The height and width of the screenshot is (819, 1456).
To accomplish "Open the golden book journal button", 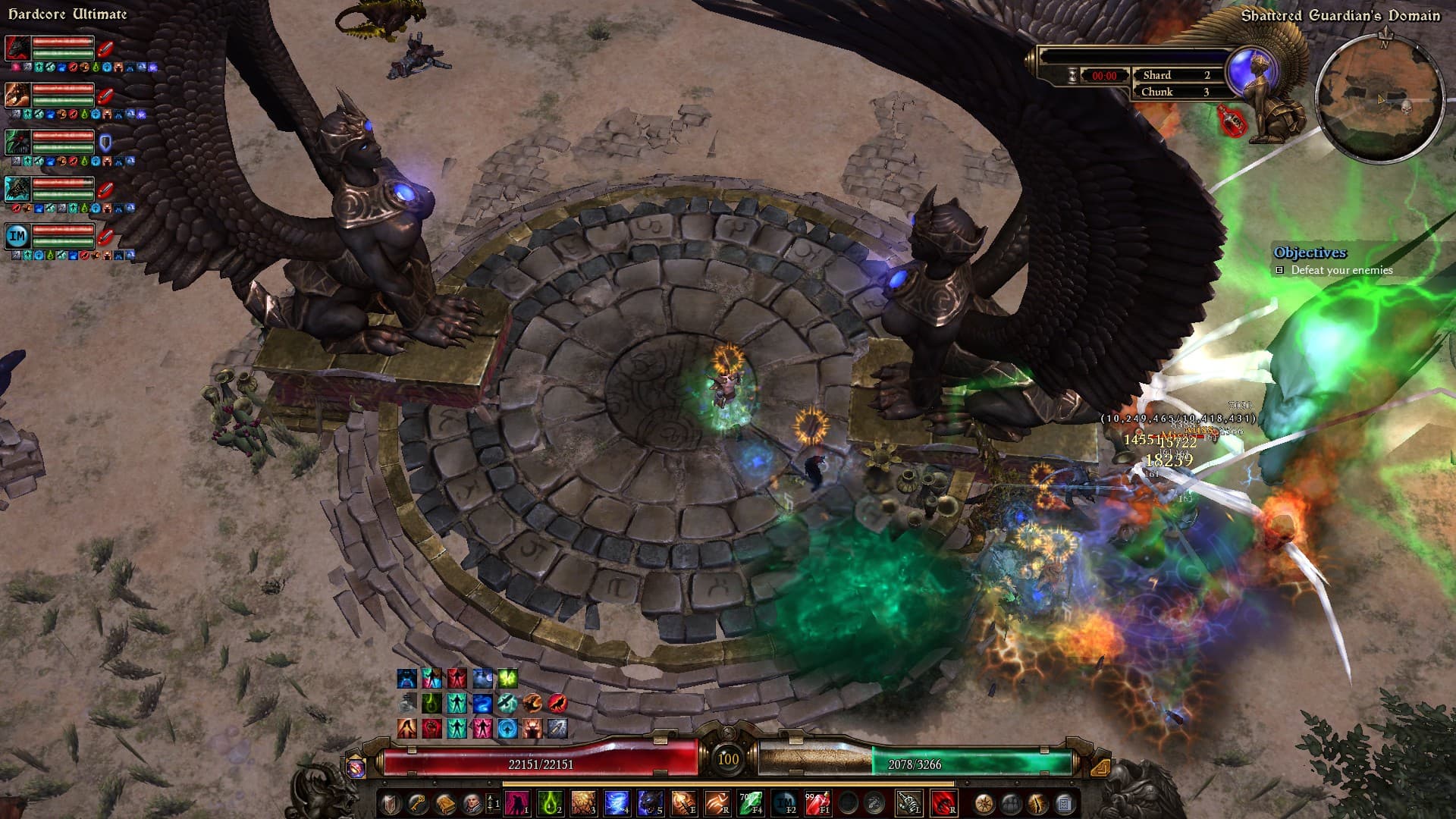I will (x=445, y=803).
